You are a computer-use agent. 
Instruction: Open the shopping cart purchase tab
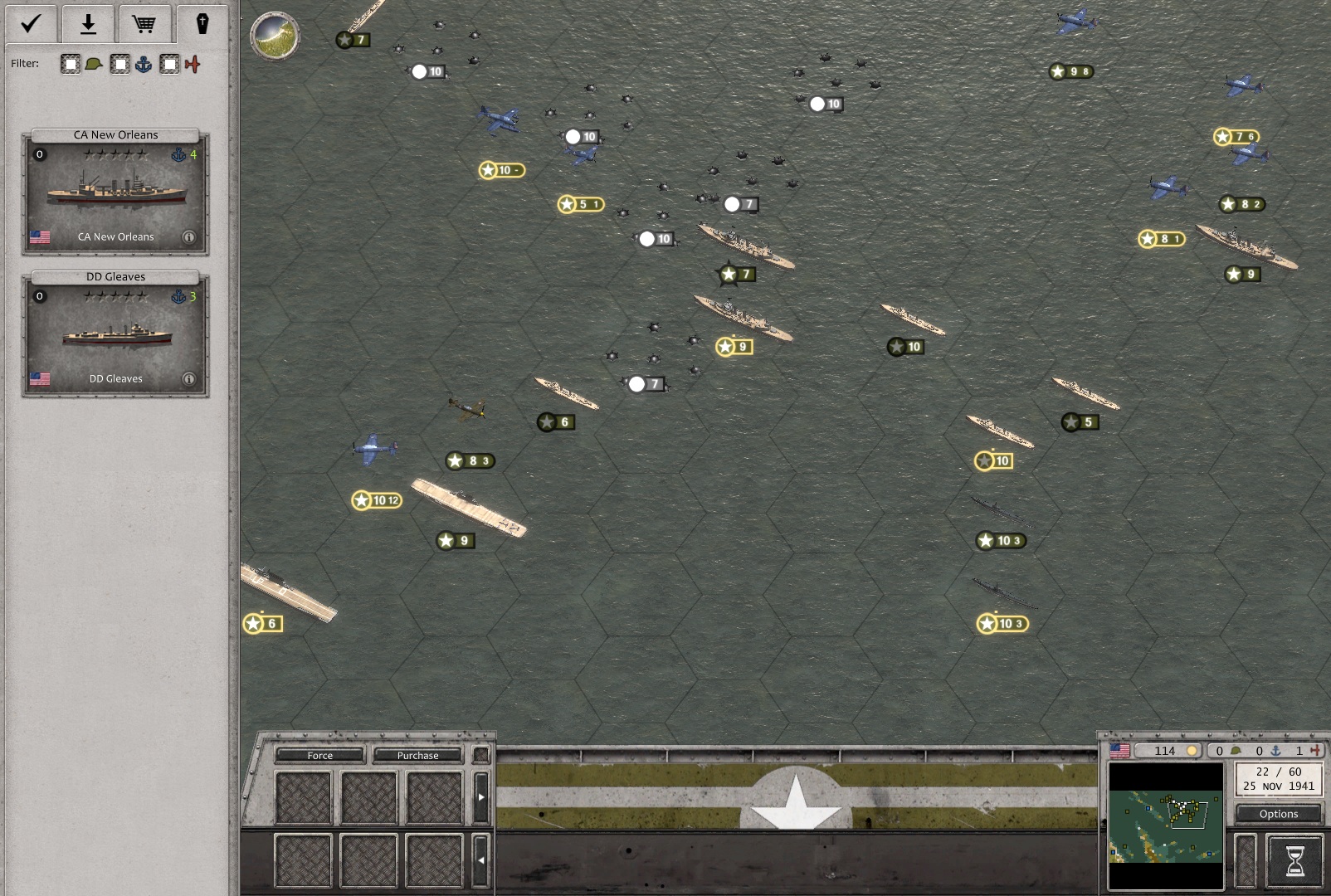point(144,23)
